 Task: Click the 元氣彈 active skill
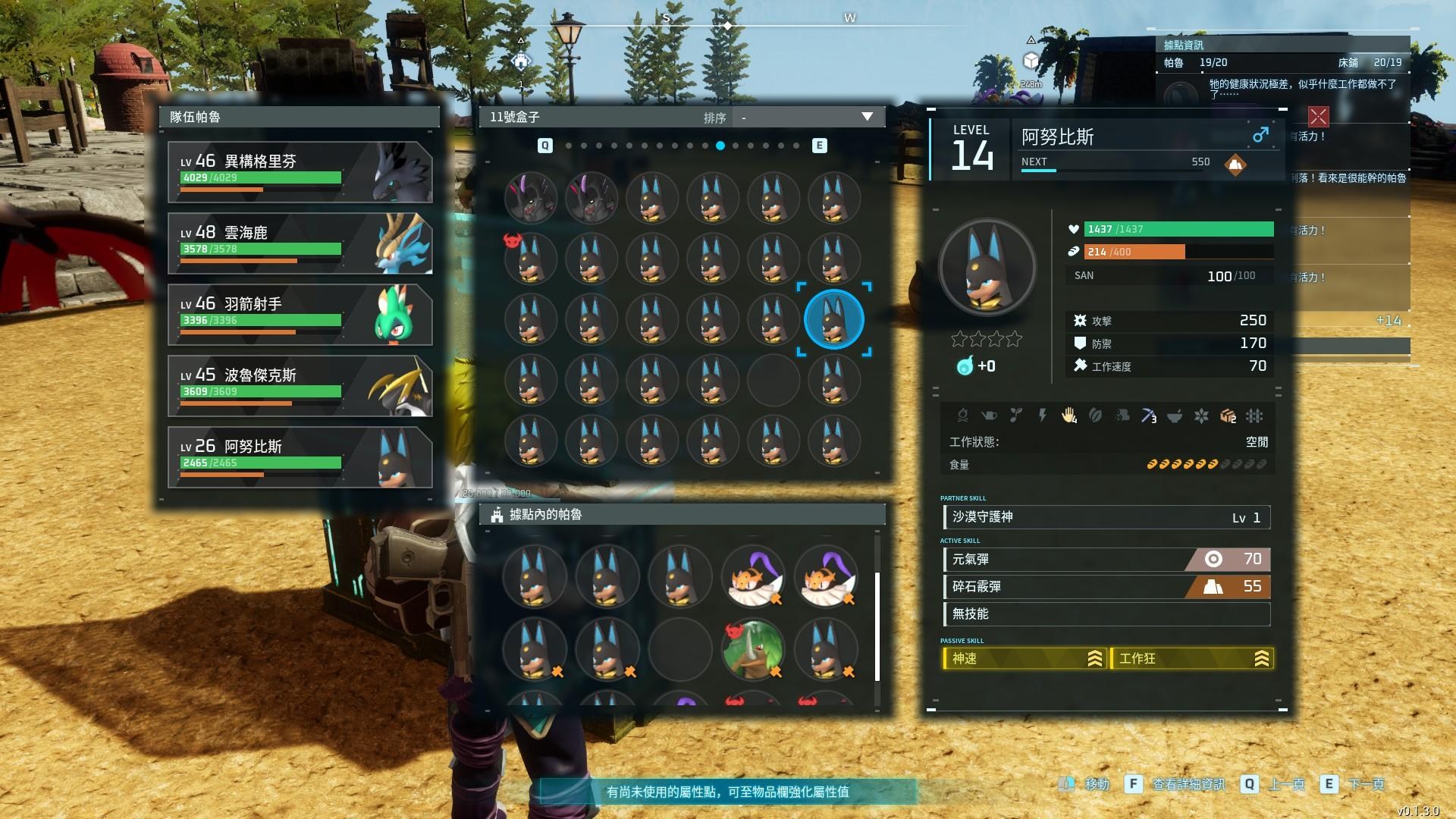[x=1106, y=560]
